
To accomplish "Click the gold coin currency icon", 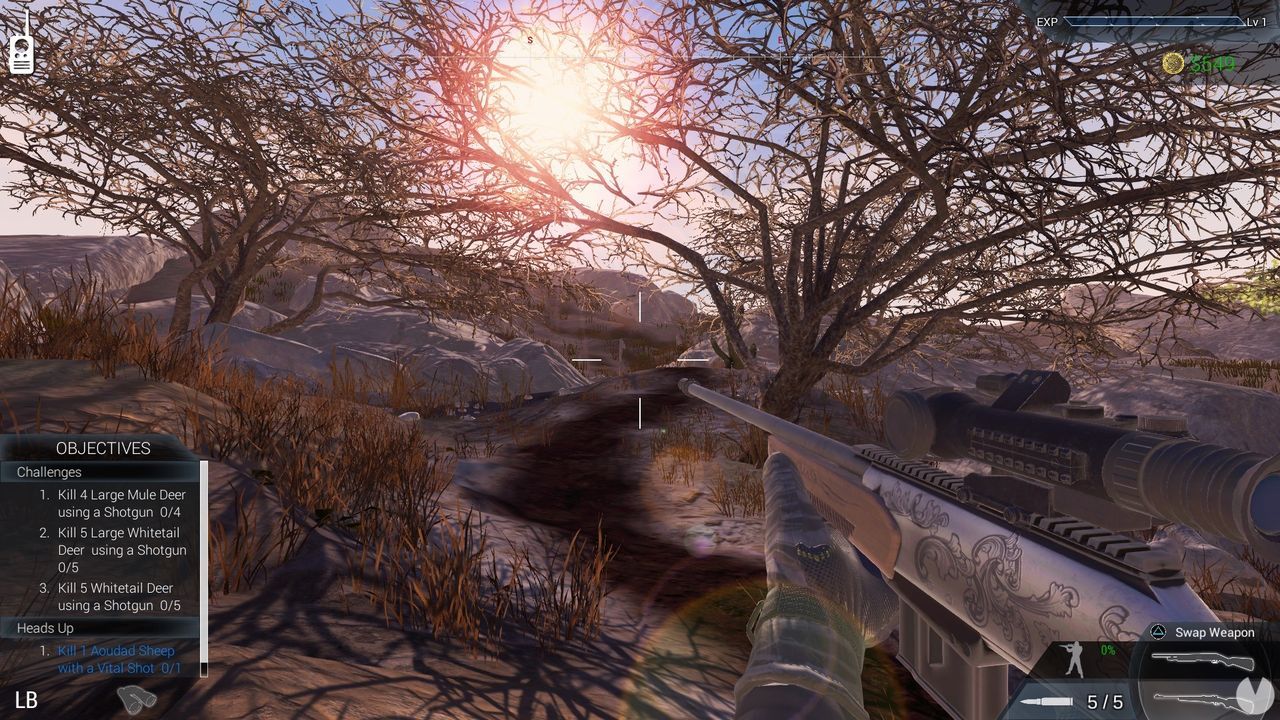I will [1171, 62].
